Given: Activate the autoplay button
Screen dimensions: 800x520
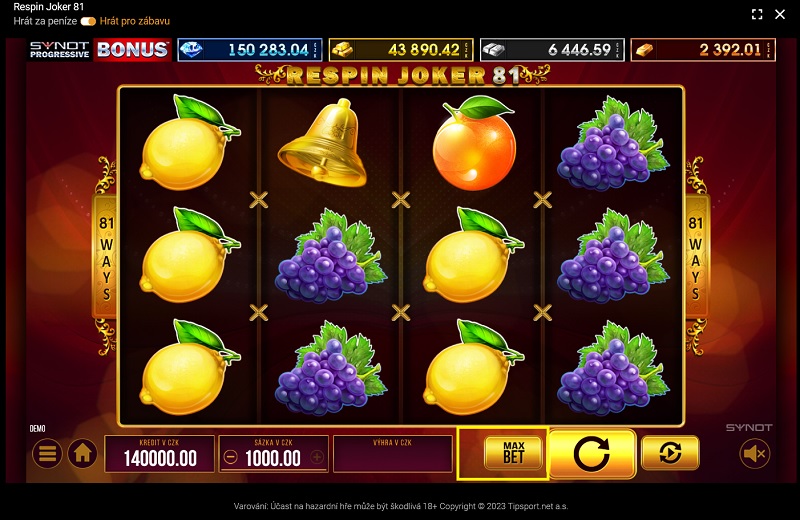Looking at the screenshot, I should pyautogui.click(x=670, y=453).
